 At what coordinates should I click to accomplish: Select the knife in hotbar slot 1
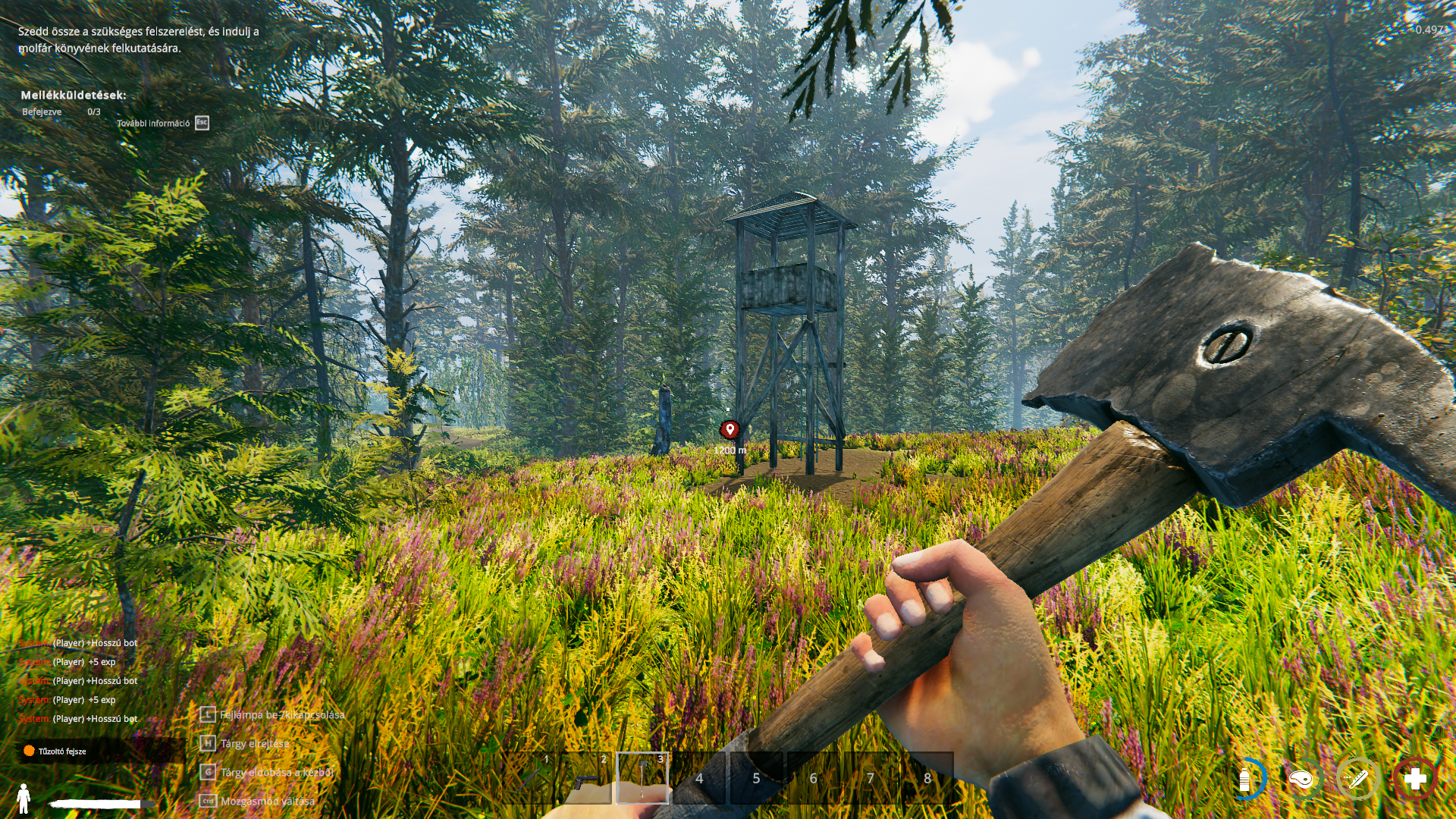(x=529, y=778)
